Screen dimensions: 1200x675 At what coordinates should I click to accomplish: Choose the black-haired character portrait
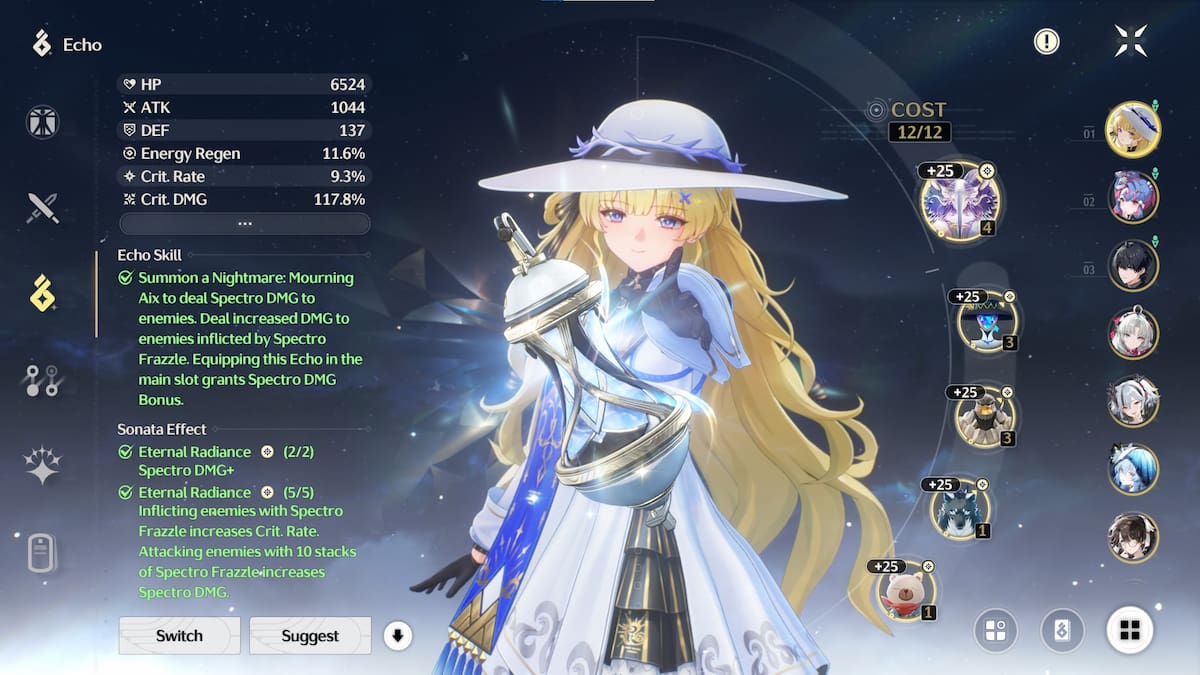[1132, 265]
